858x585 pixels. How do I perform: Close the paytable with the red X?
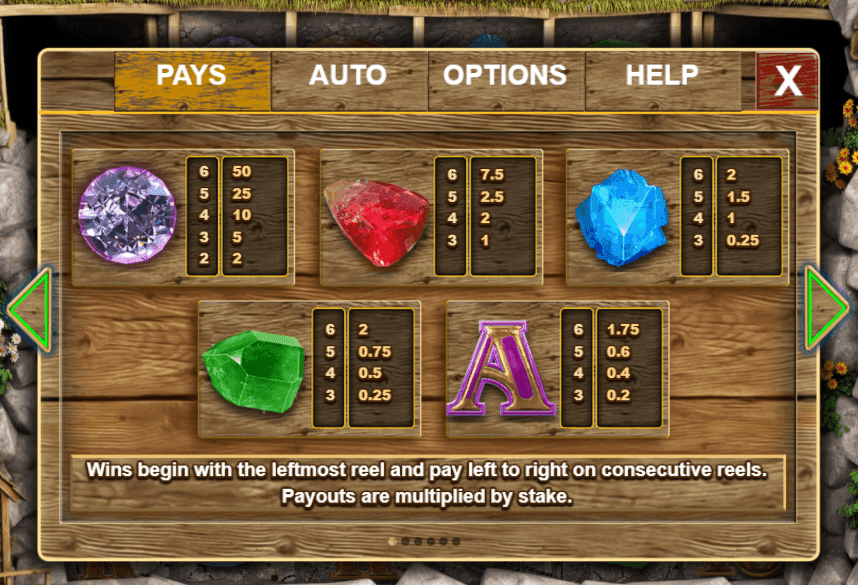[787, 81]
